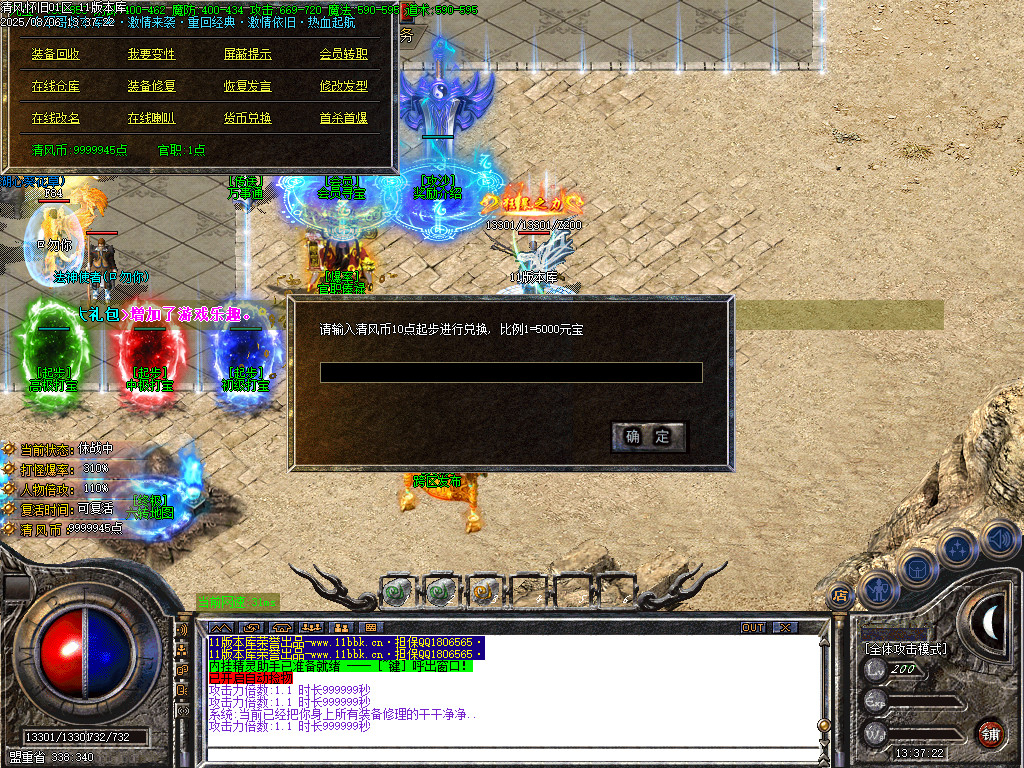This screenshot has width=1024, height=768.
Task: Choose the 在线喇叭 online speaker option
Action: (151, 118)
